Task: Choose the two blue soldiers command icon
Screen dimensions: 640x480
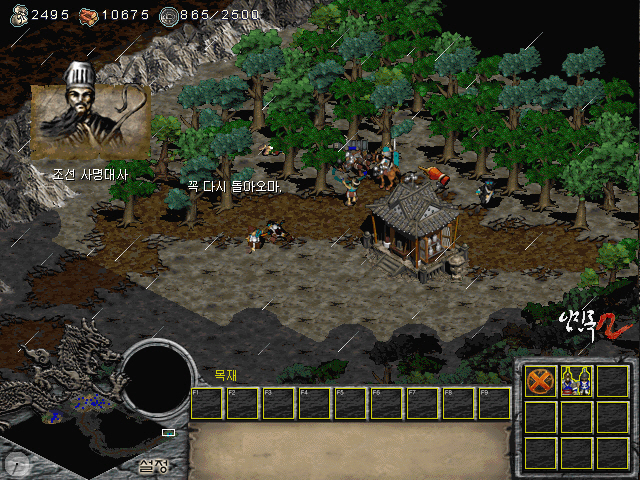Action: (576, 381)
